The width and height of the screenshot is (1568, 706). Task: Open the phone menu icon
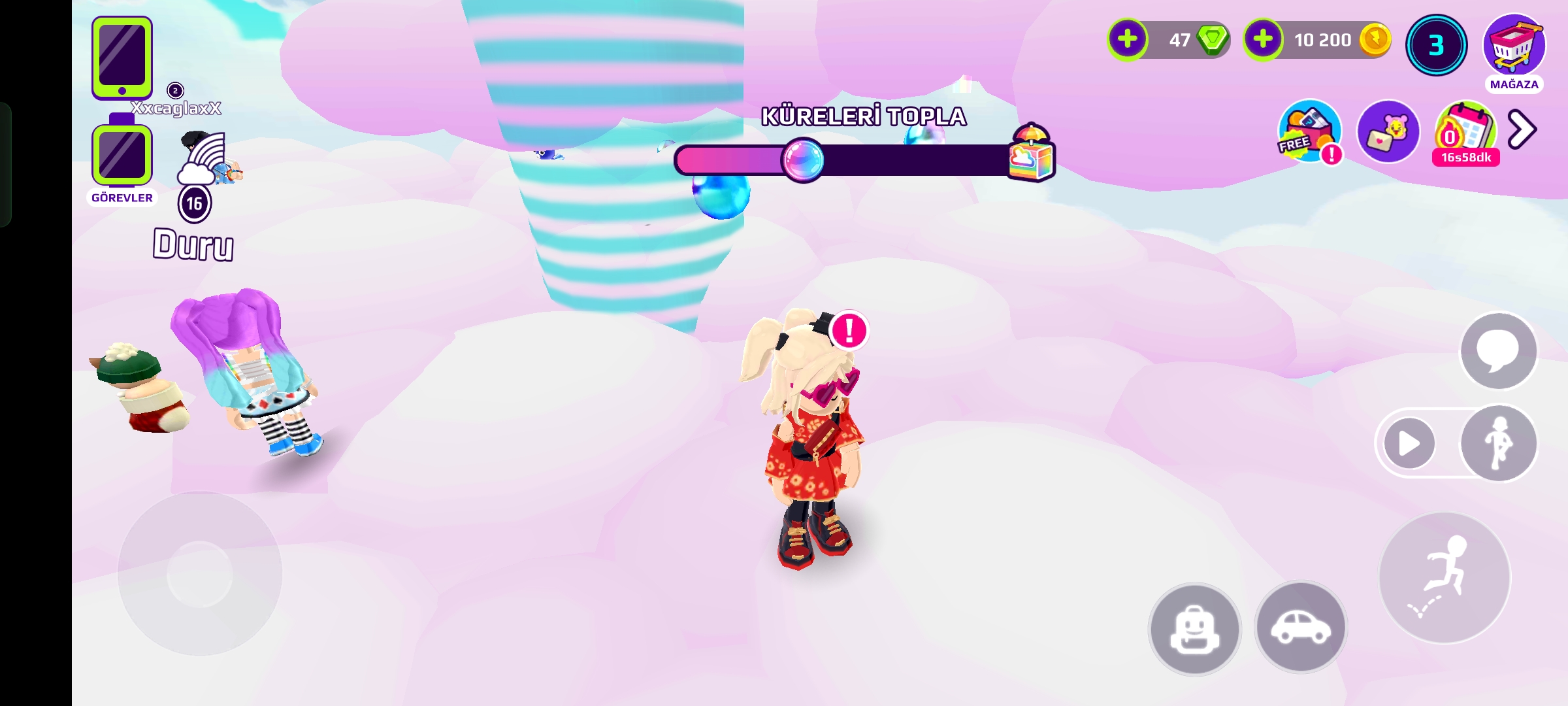(x=122, y=58)
